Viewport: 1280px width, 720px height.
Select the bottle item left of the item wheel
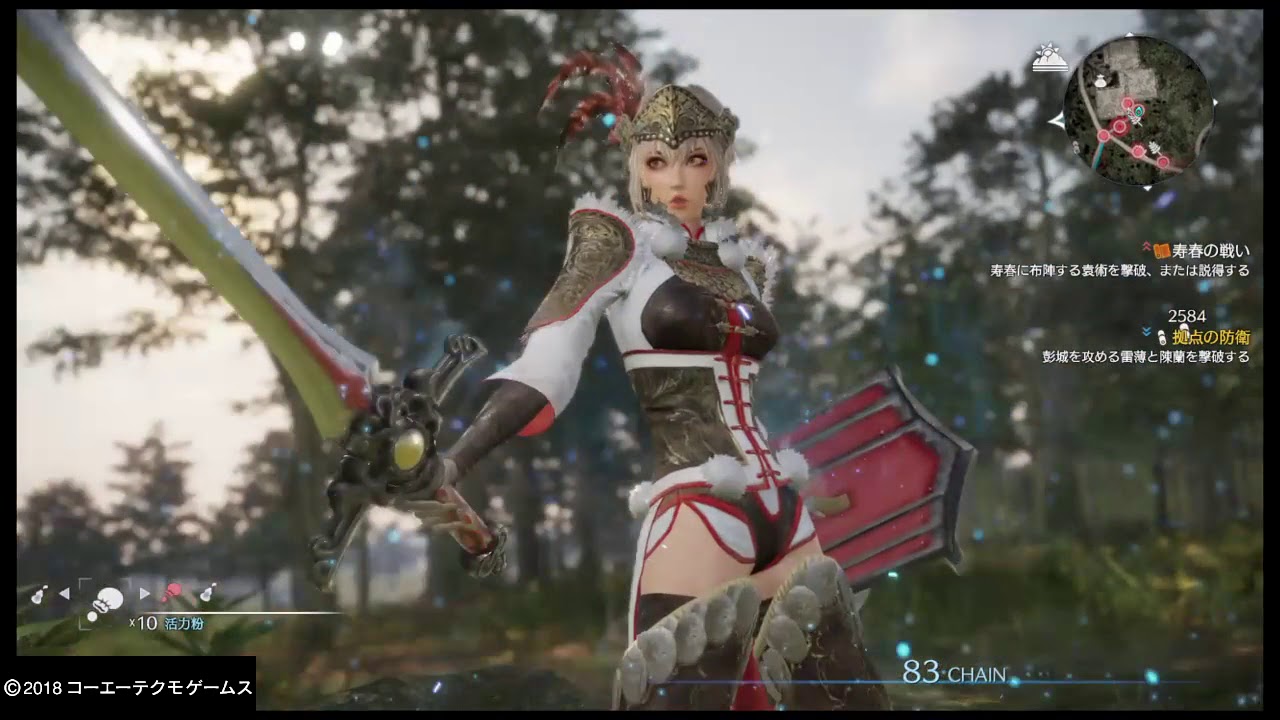(38, 594)
